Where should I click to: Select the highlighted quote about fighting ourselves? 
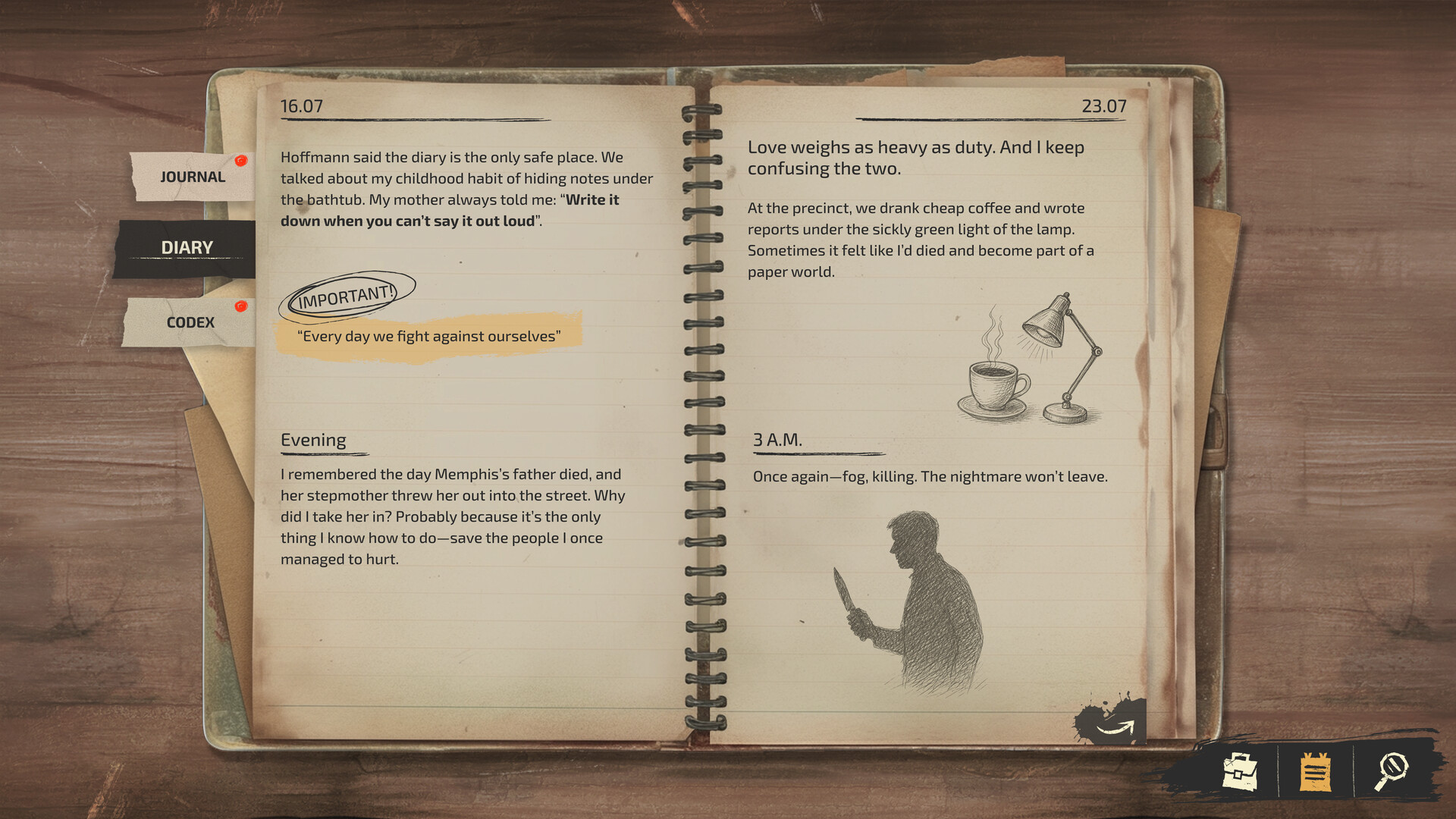coord(429,336)
